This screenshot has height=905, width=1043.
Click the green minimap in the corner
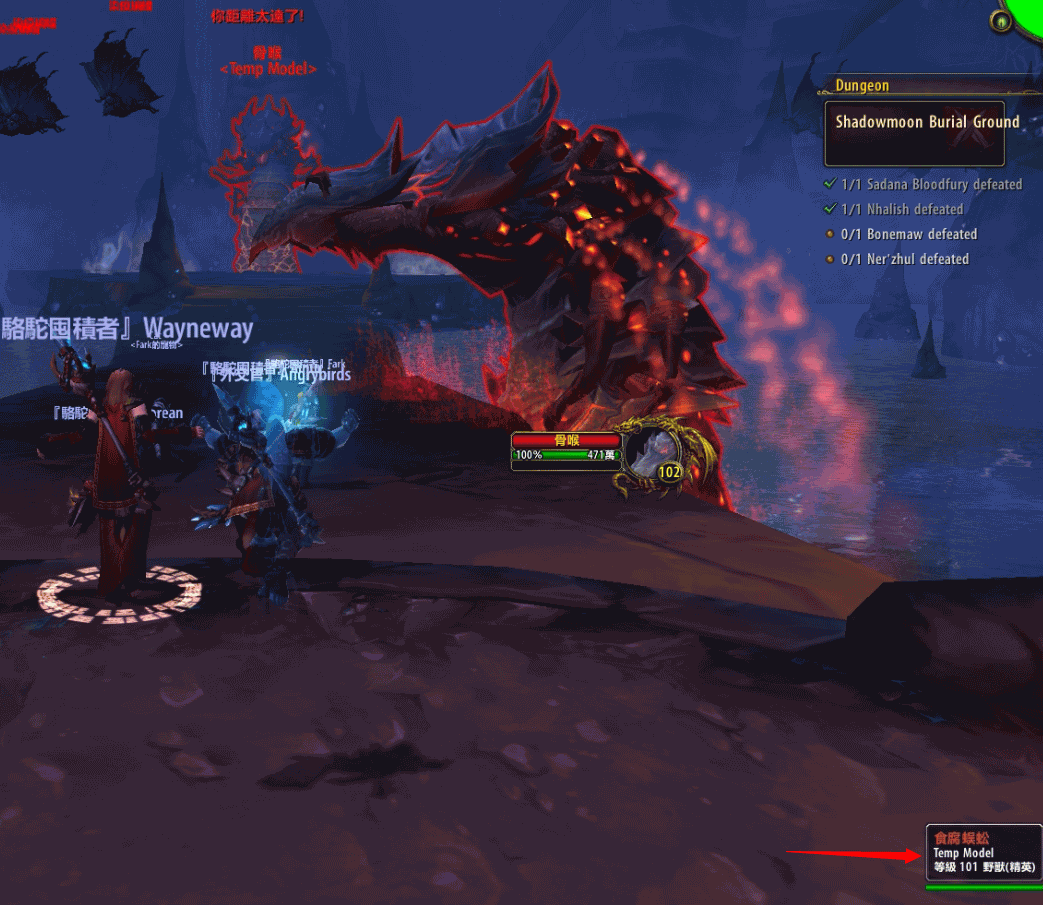pos(1027,12)
